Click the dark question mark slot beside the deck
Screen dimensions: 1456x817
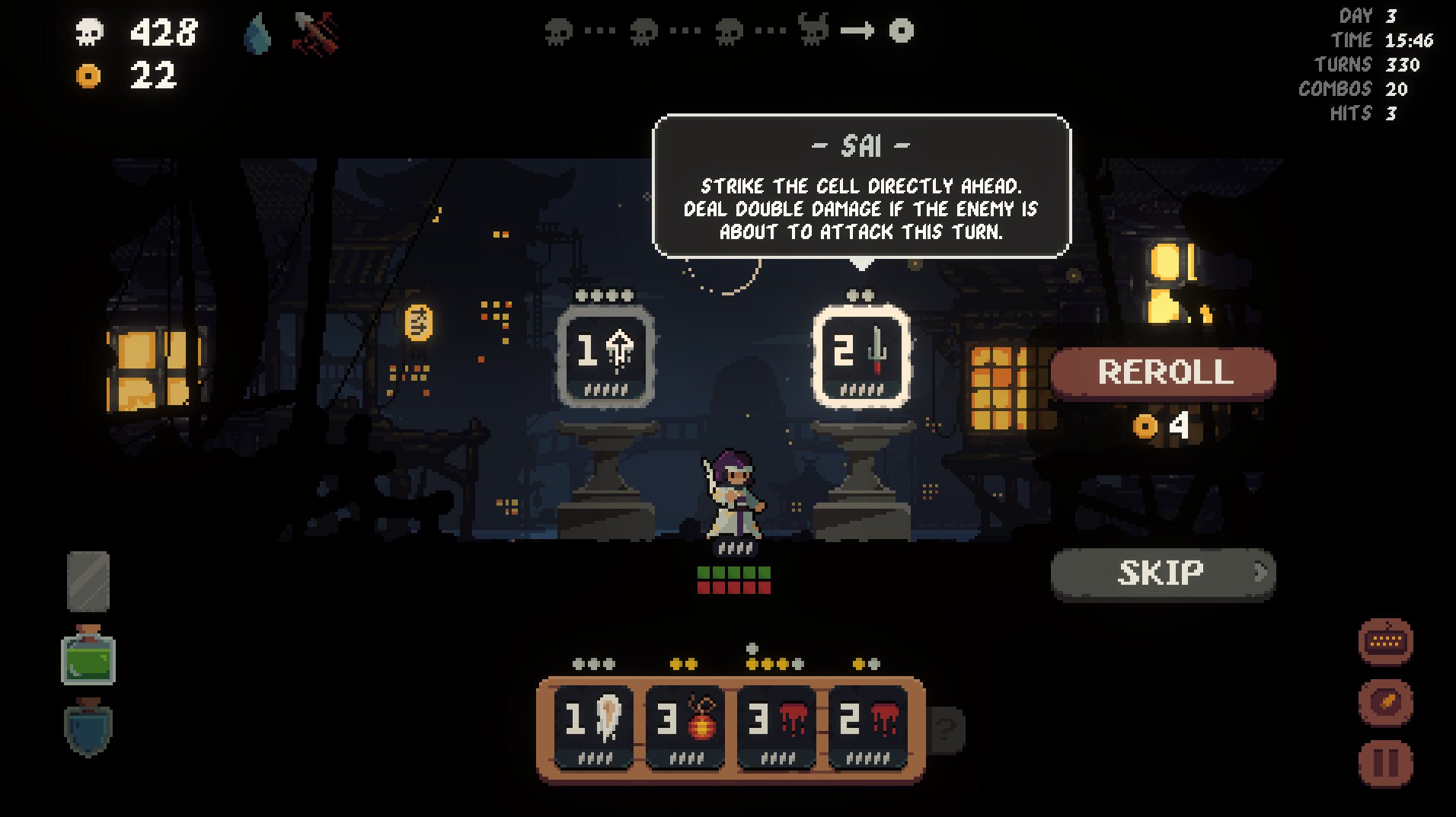coord(947,729)
